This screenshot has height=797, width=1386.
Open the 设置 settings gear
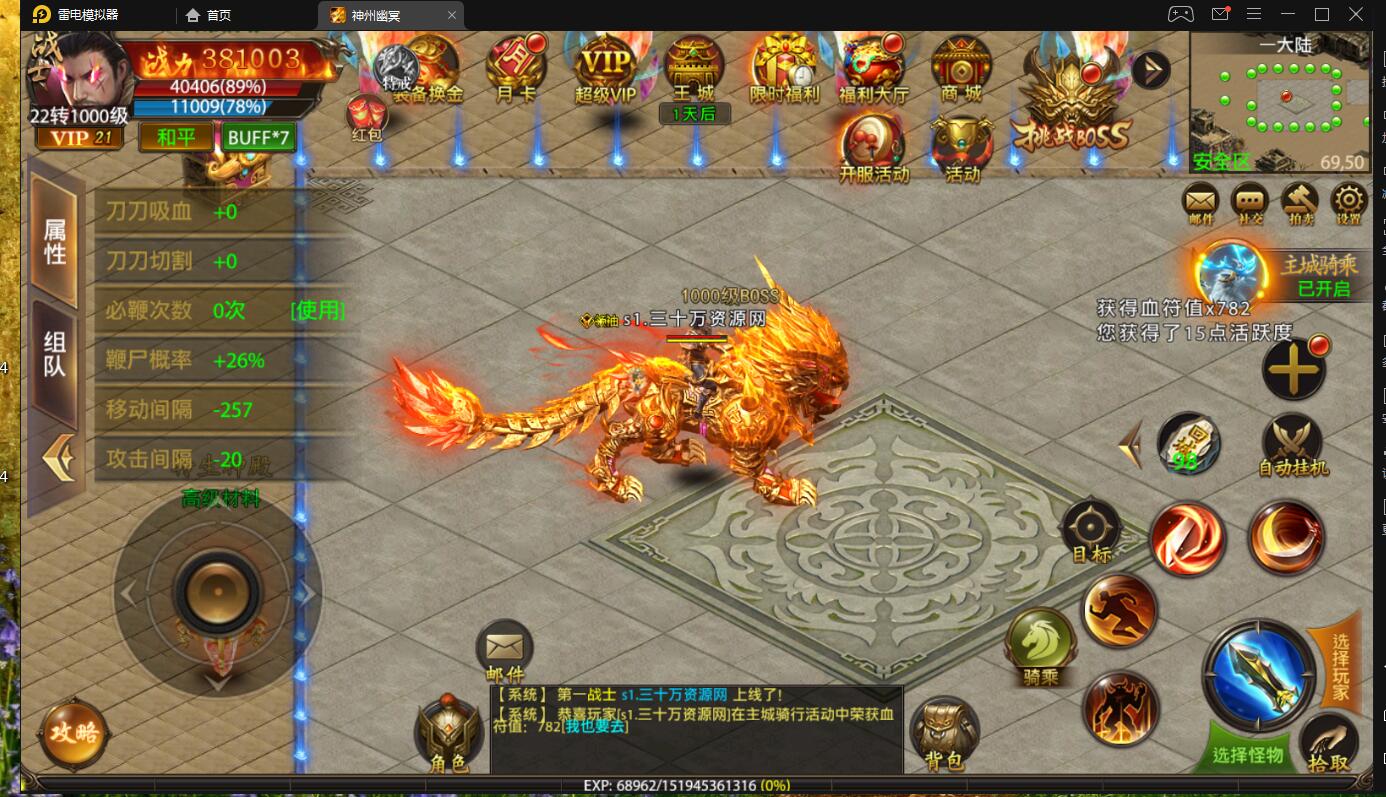tap(1350, 202)
